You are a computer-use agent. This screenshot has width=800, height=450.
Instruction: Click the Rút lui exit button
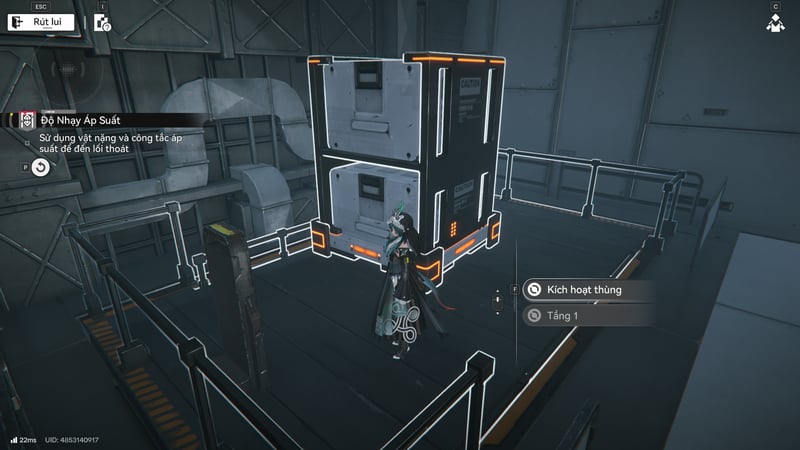[x=39, y=23]
